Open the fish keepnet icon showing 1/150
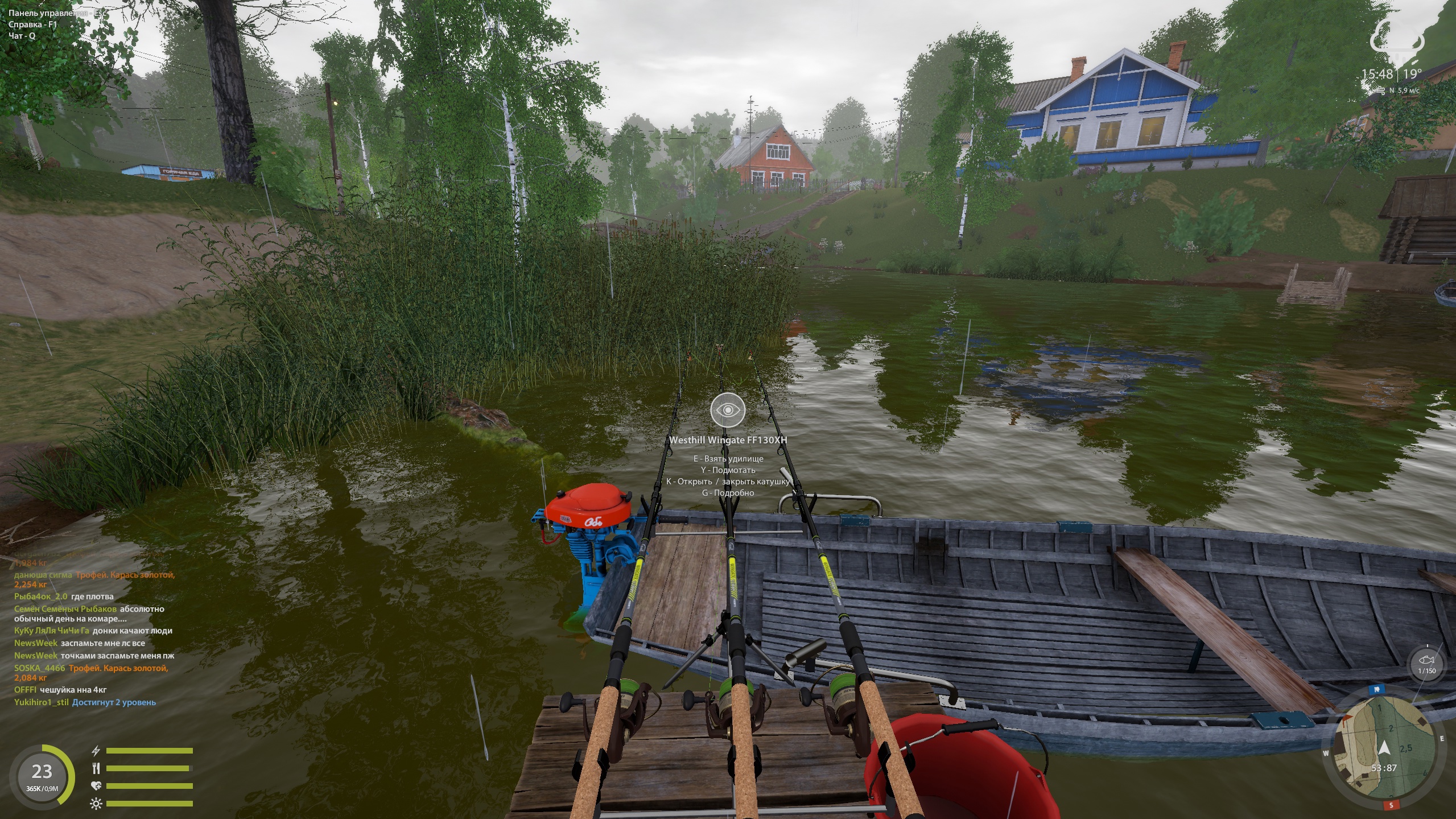1456x819 pixels. click(x=1426, y=663)
